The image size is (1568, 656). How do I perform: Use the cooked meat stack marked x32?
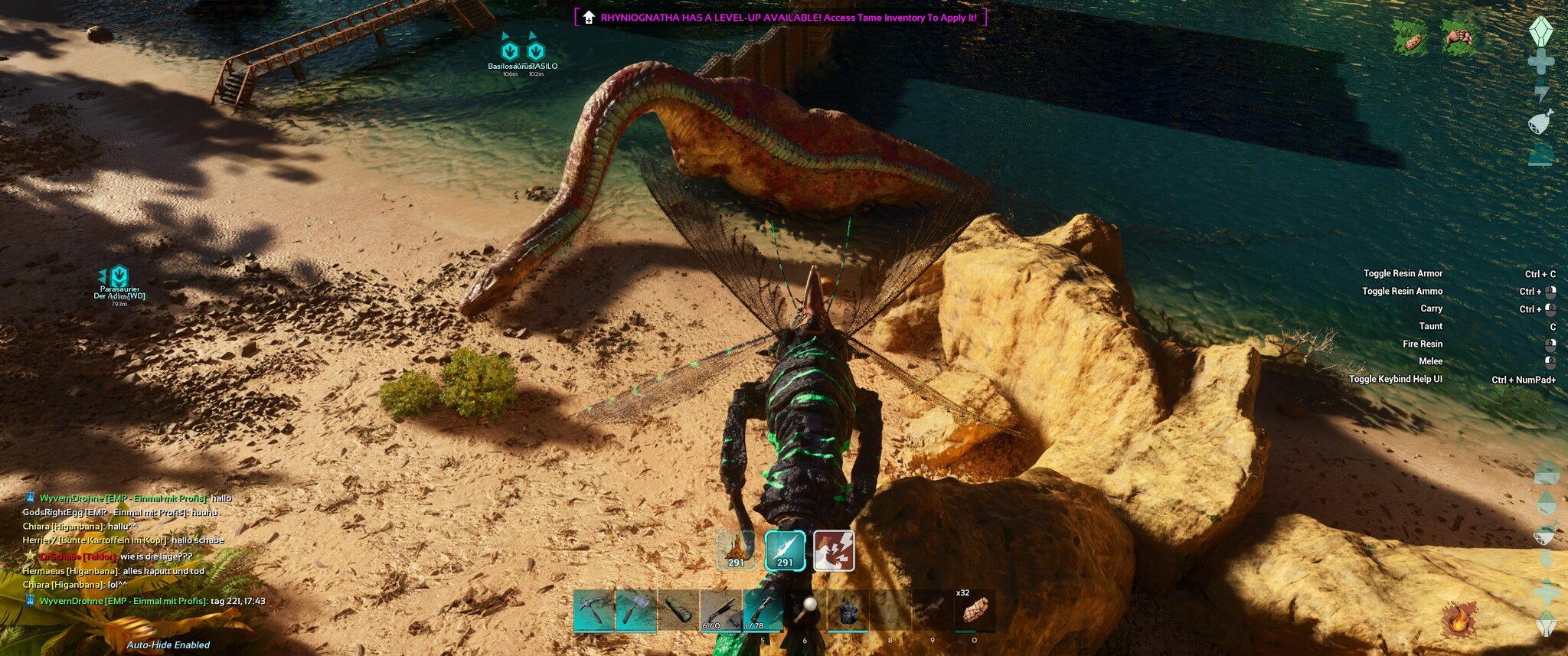pyautogui.click(x=974, y=611)
